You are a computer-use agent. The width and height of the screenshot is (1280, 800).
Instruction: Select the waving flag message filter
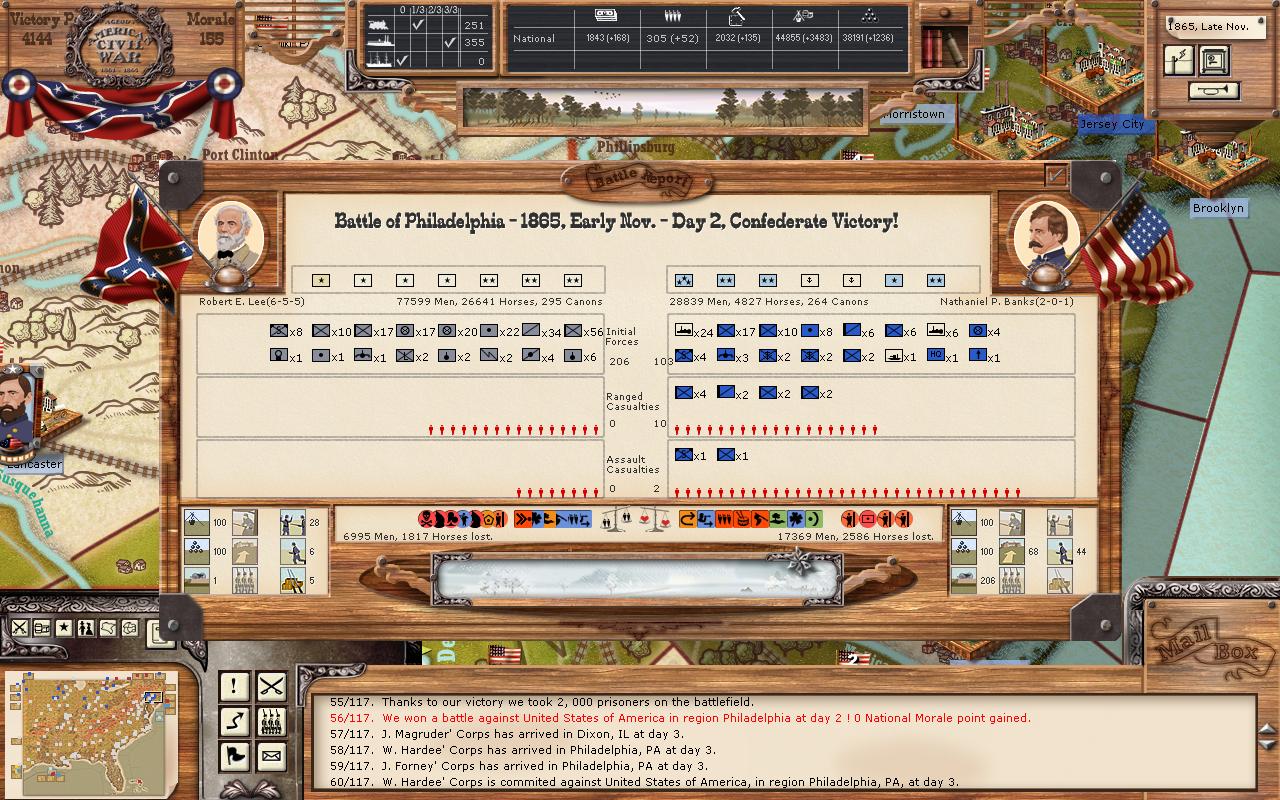click(x=234, y=756)
